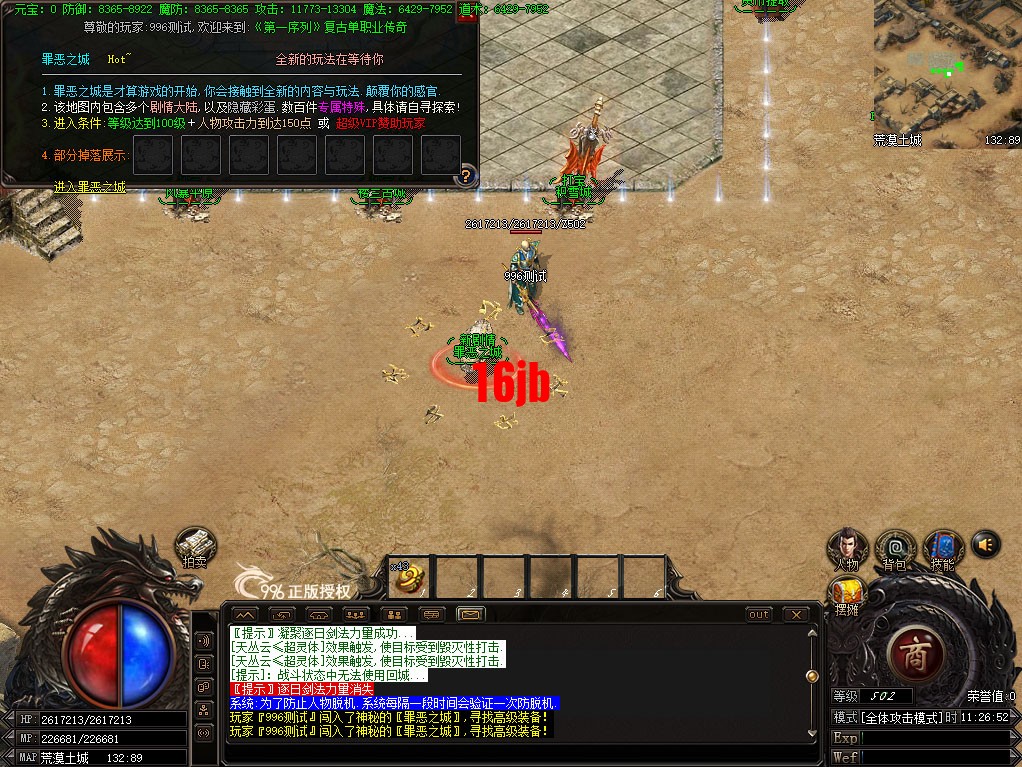
Task: Open the red 商 shop button
Action: pyautogui.click(x=915, y=654)
